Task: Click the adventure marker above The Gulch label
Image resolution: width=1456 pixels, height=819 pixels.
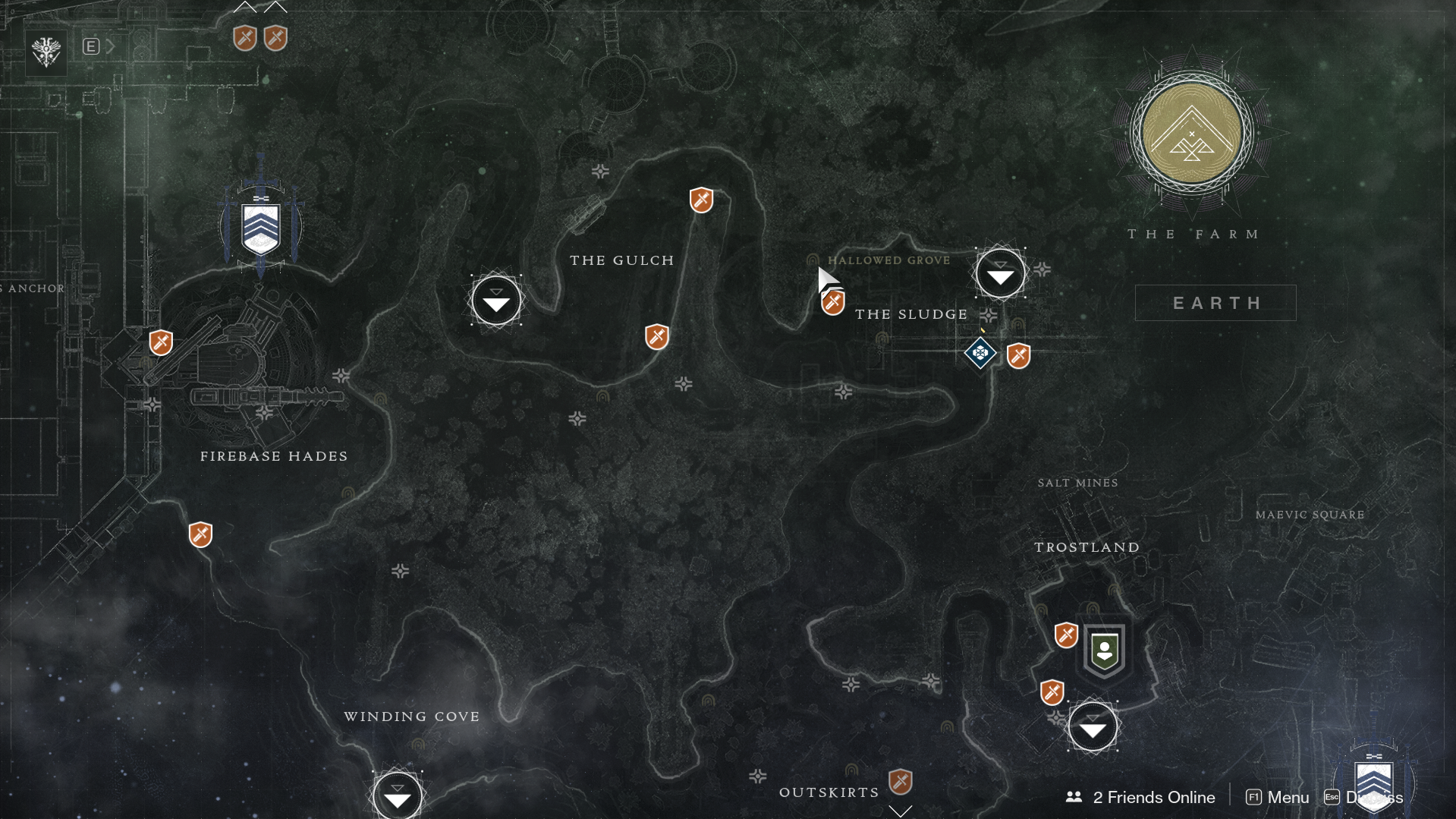Action: click(x=701, y=200)
